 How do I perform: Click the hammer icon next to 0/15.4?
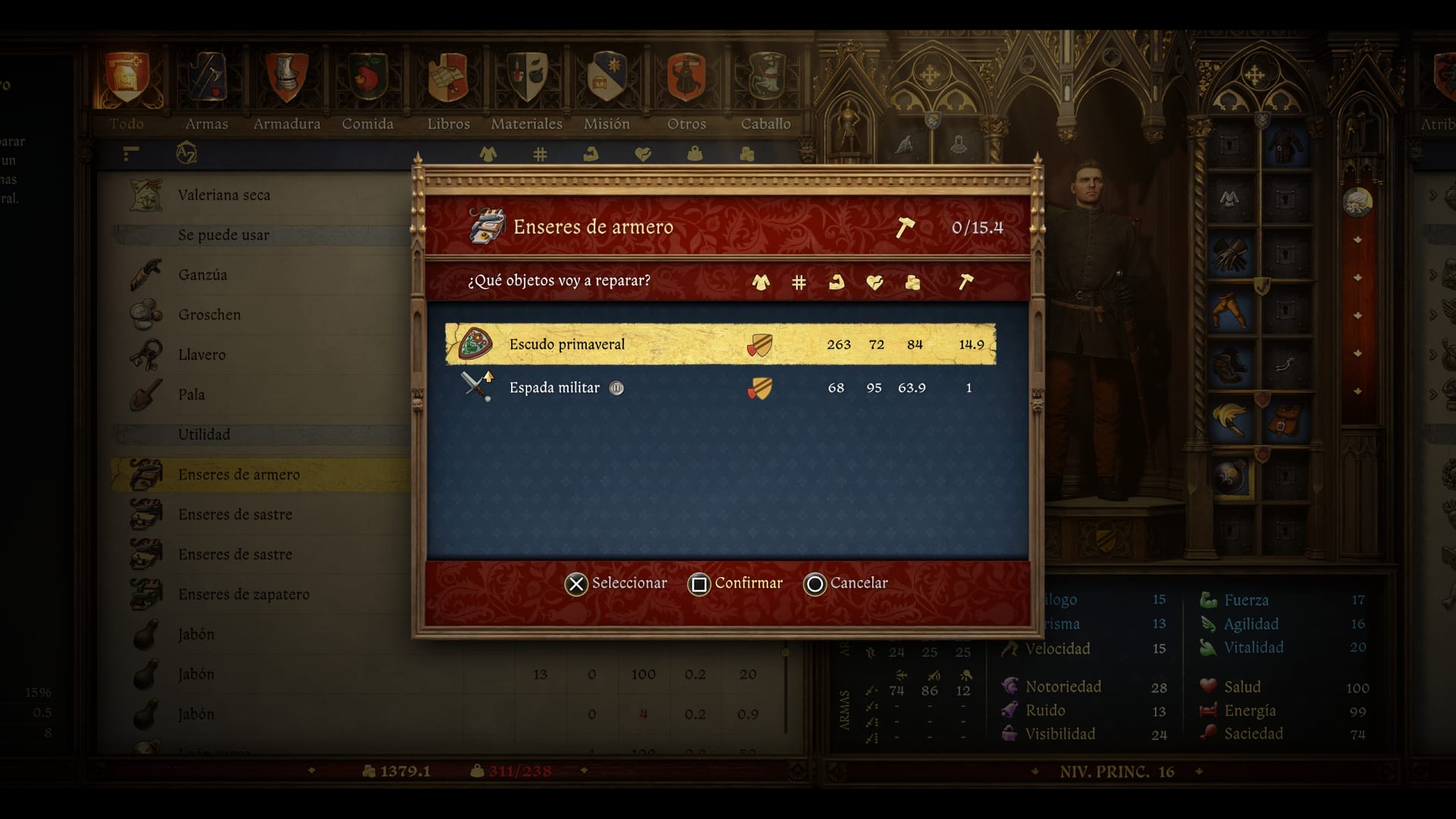[x=907, y=226]
